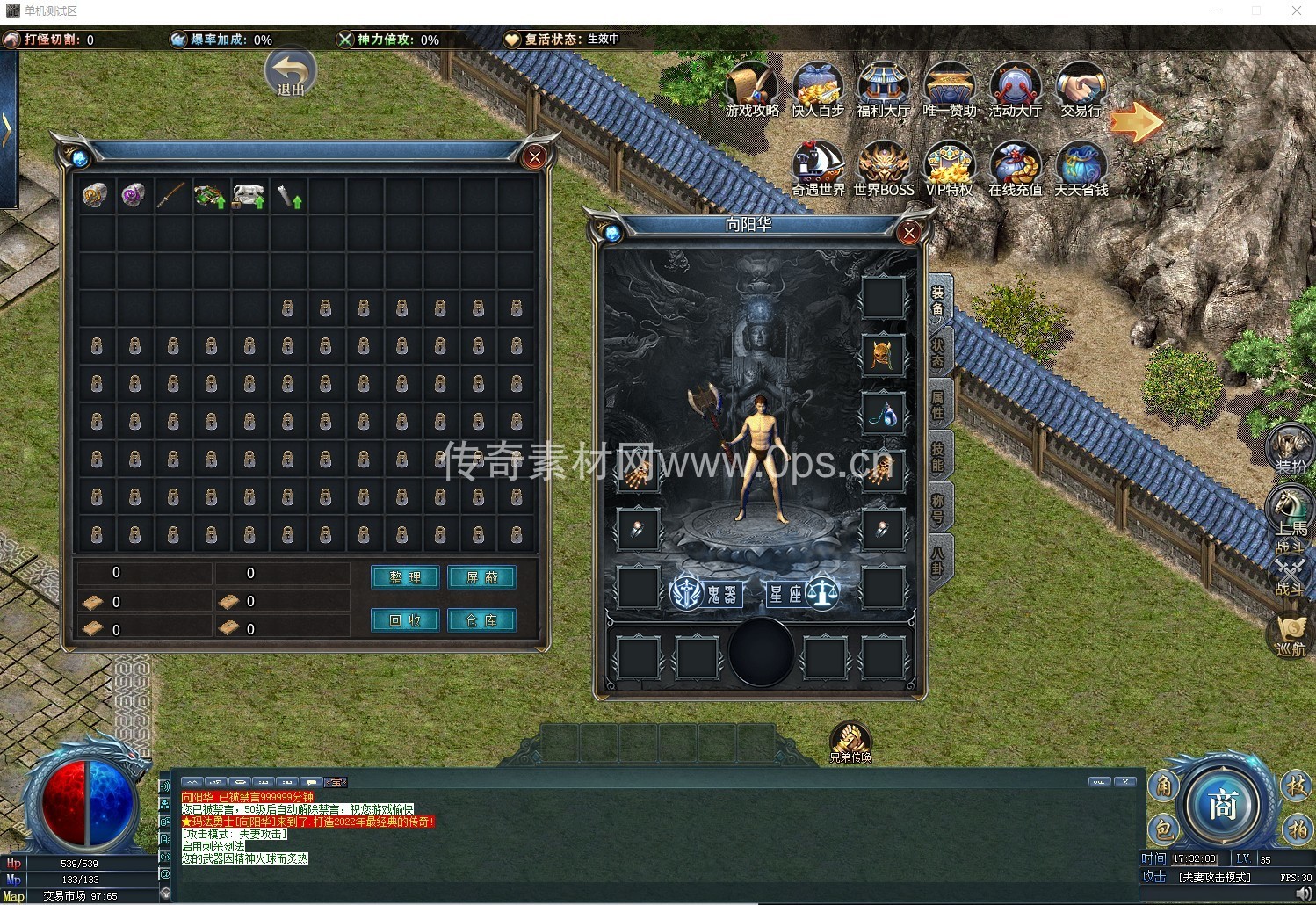Open the 世界BOSS menu
Viewport: 1316px width, 905px height.
(884, 168)
